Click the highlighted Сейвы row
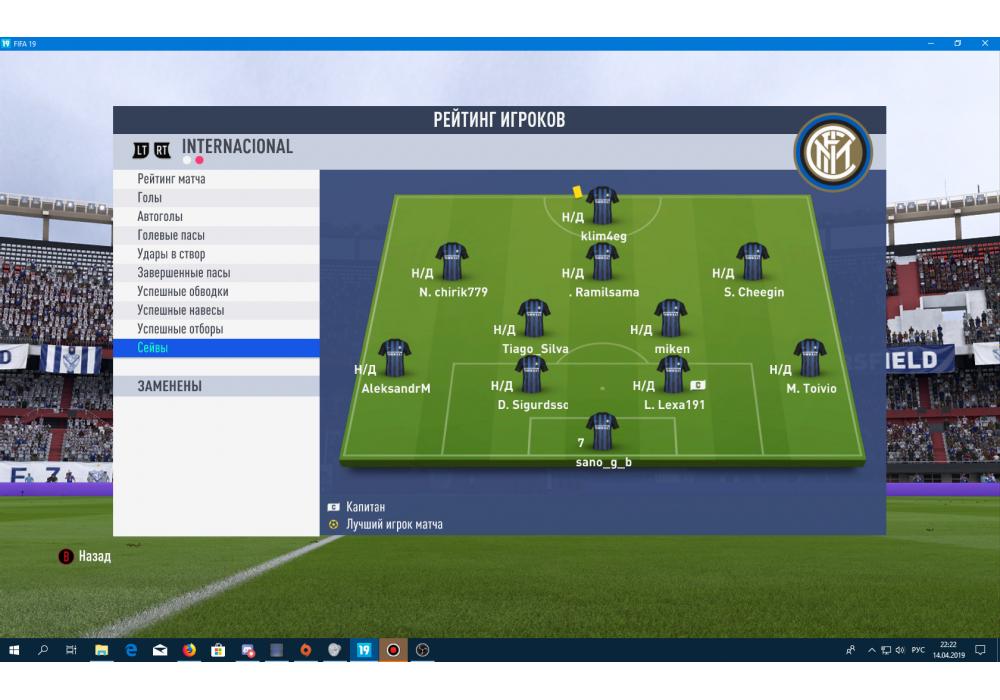 (x=216, y=348)
